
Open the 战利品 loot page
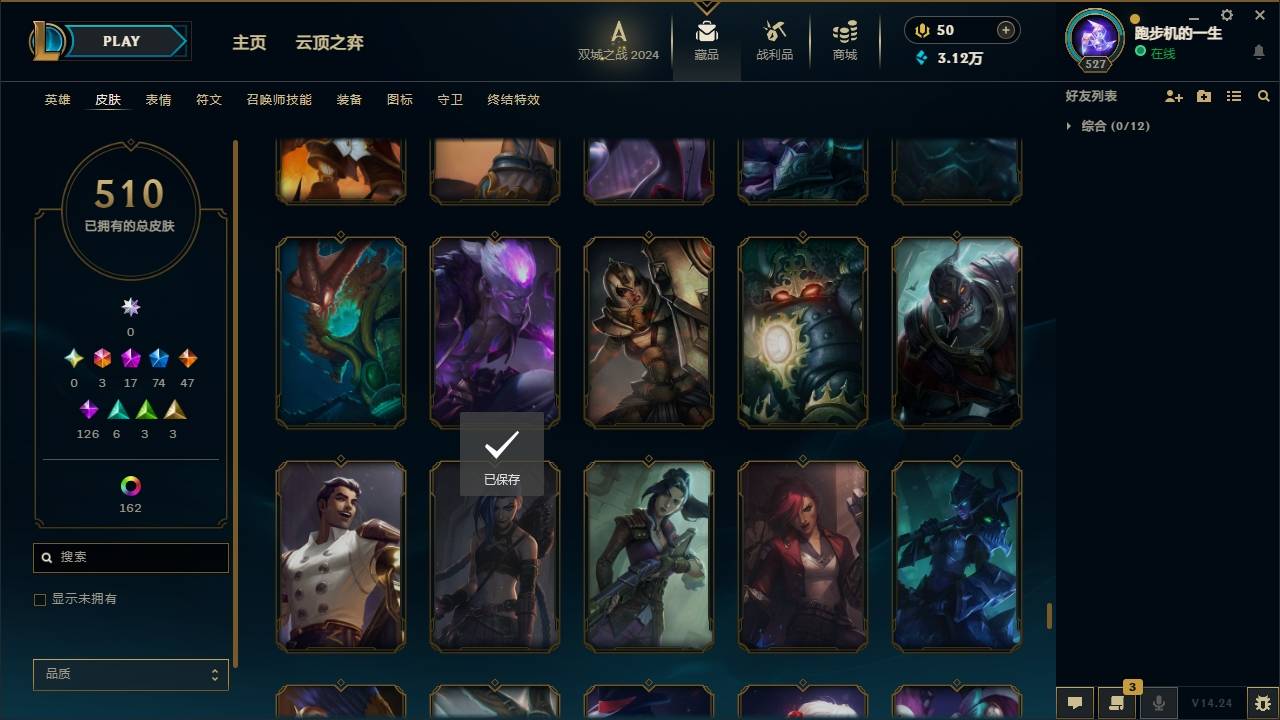[775, 40]
